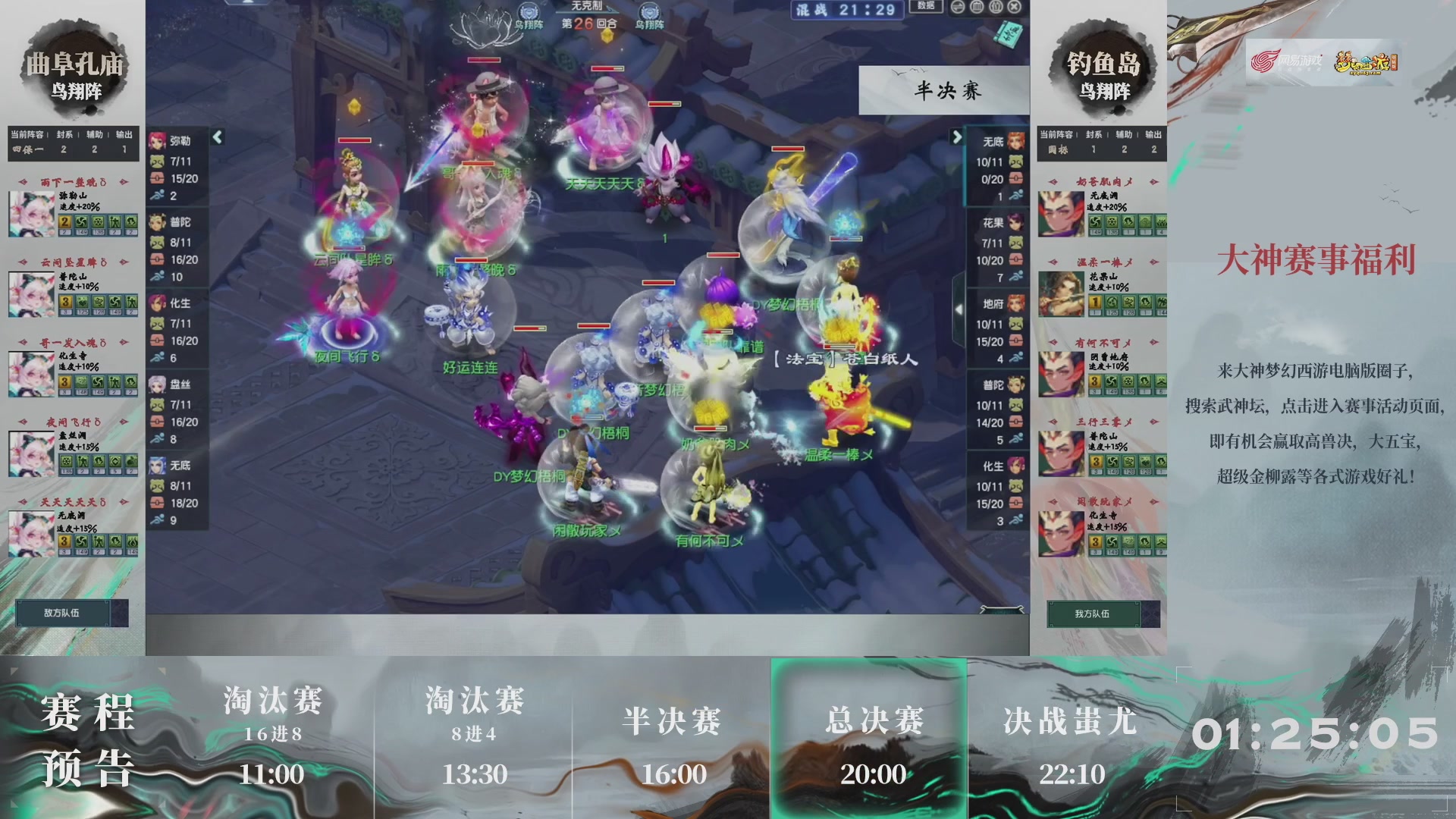Click the 数据 button near the battle timer
1456x819 pixels.
coord(925,6)
